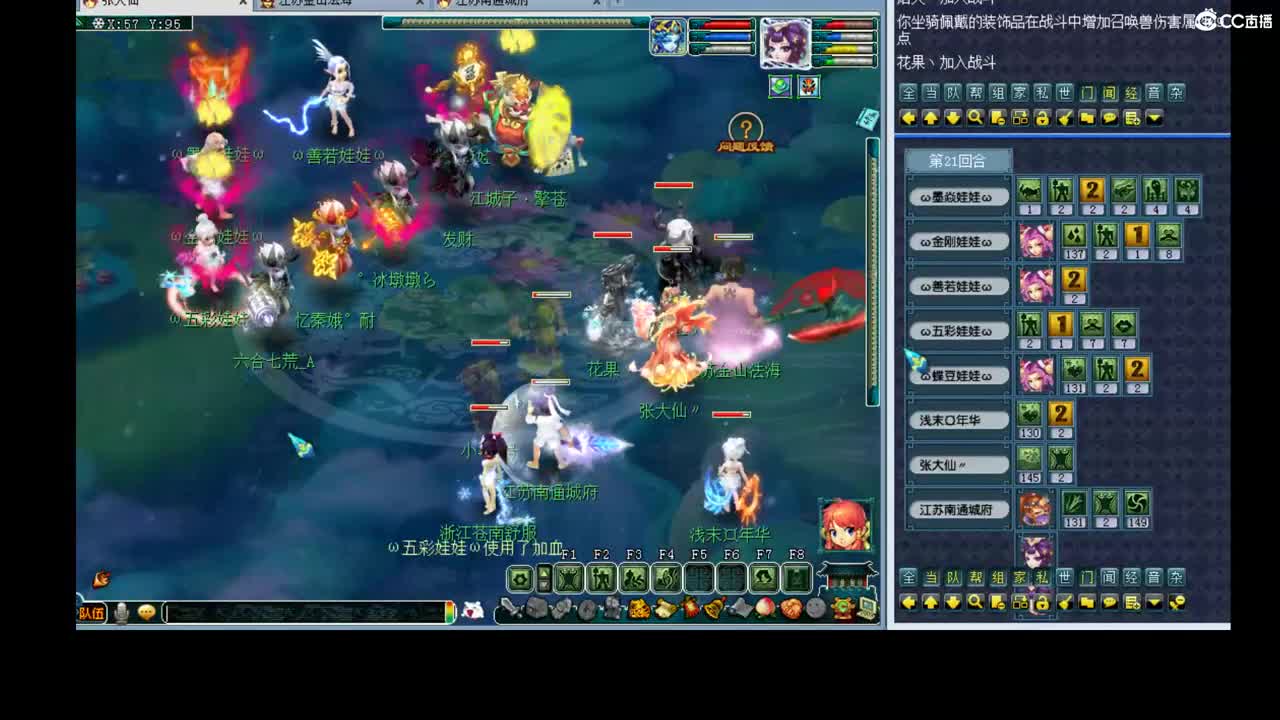Toggle the microphone voice icon
Viewport: 1280px width, 720px height.
tap(121, 611)
